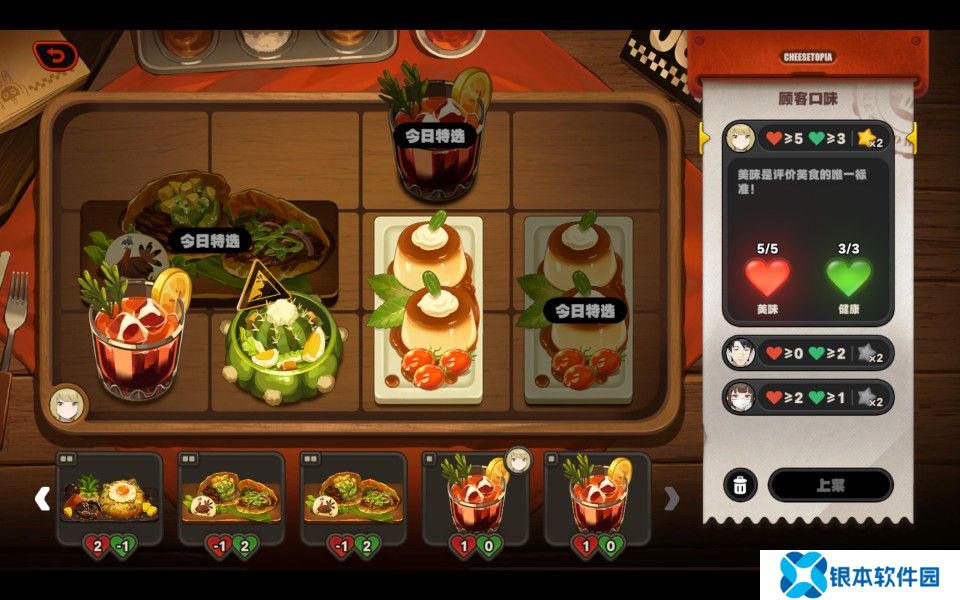This screenshot has height=600, width=960.
Task: Go back with the red return arrow
Action: [x=56, y=56]
